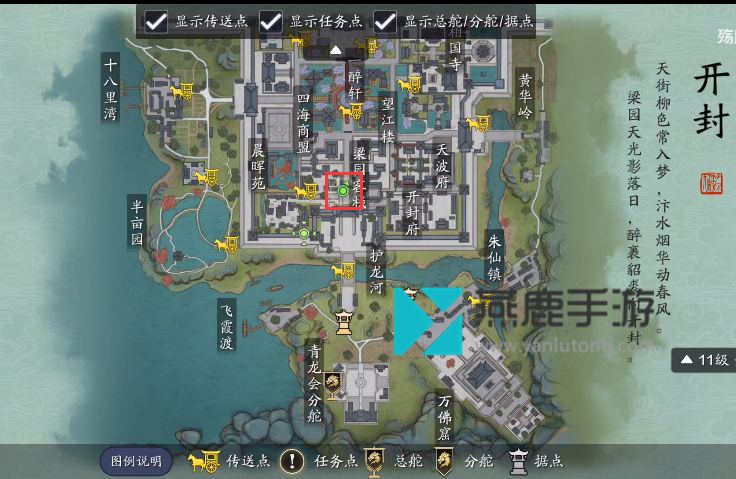Open the 图例说明 legend button
Image resolution: width=736 pixels, height=479 pixels.
[x=136, y=461]
